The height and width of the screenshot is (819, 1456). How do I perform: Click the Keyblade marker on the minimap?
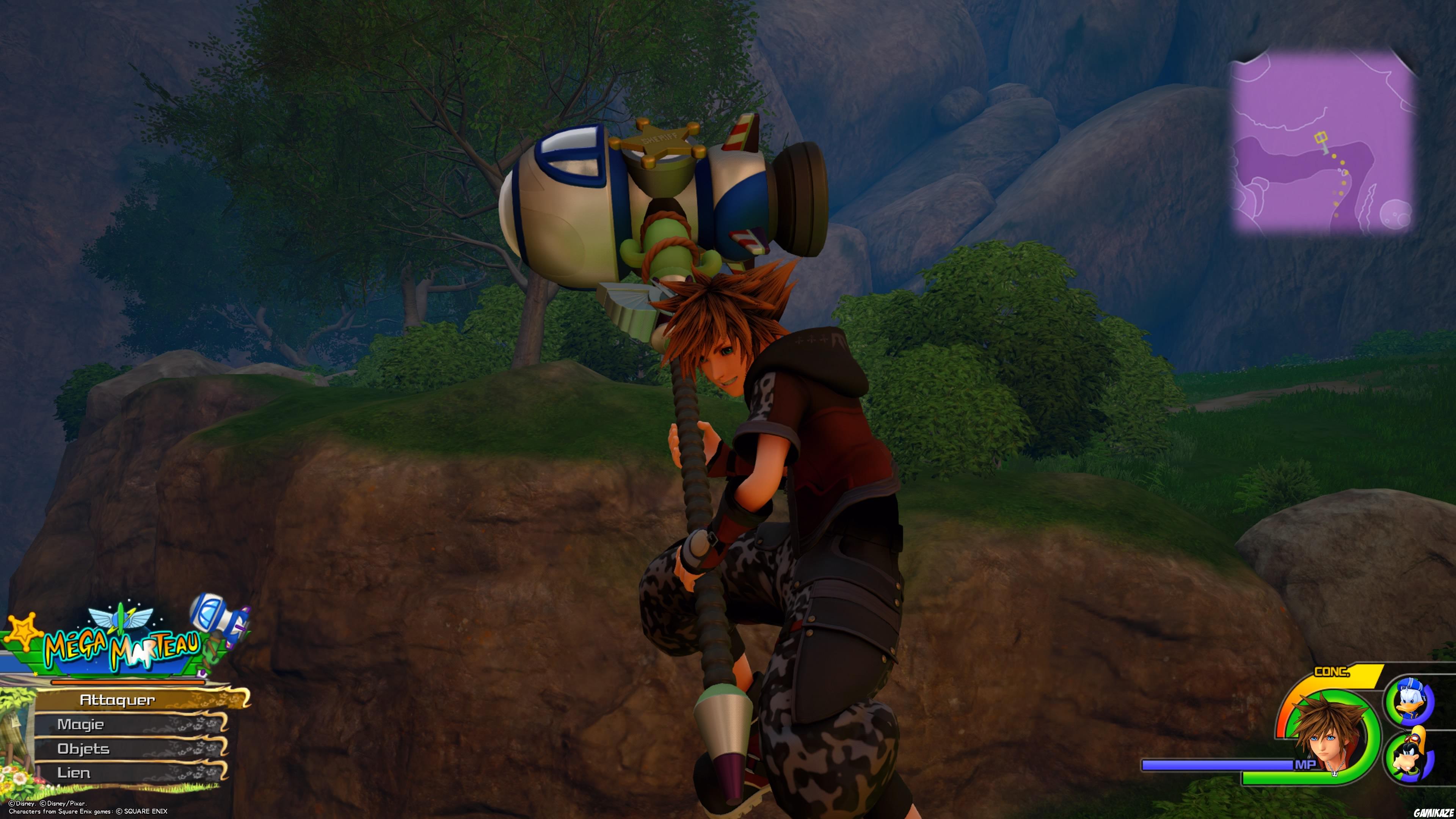click(x=1321, y=137)
